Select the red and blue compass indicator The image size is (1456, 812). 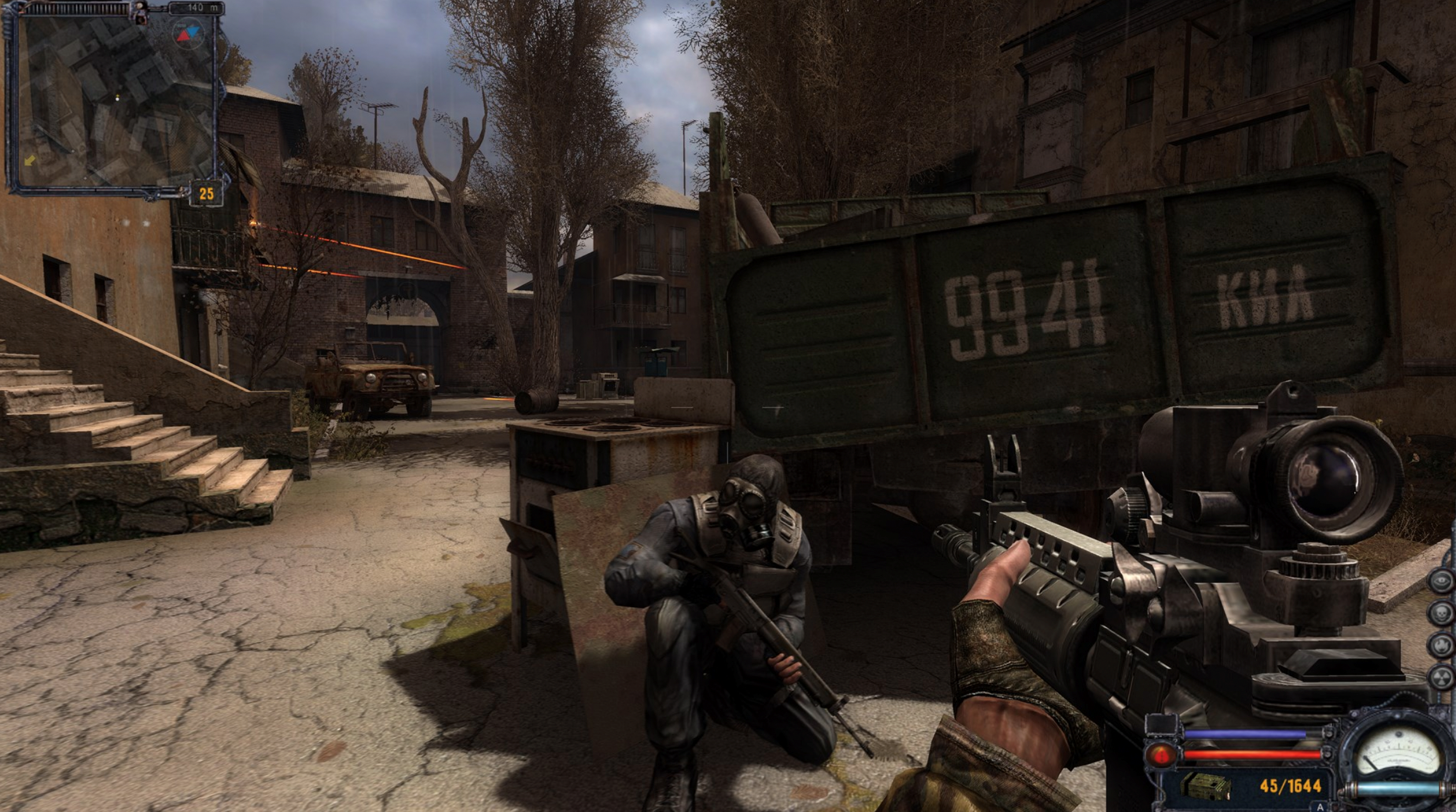187,33
